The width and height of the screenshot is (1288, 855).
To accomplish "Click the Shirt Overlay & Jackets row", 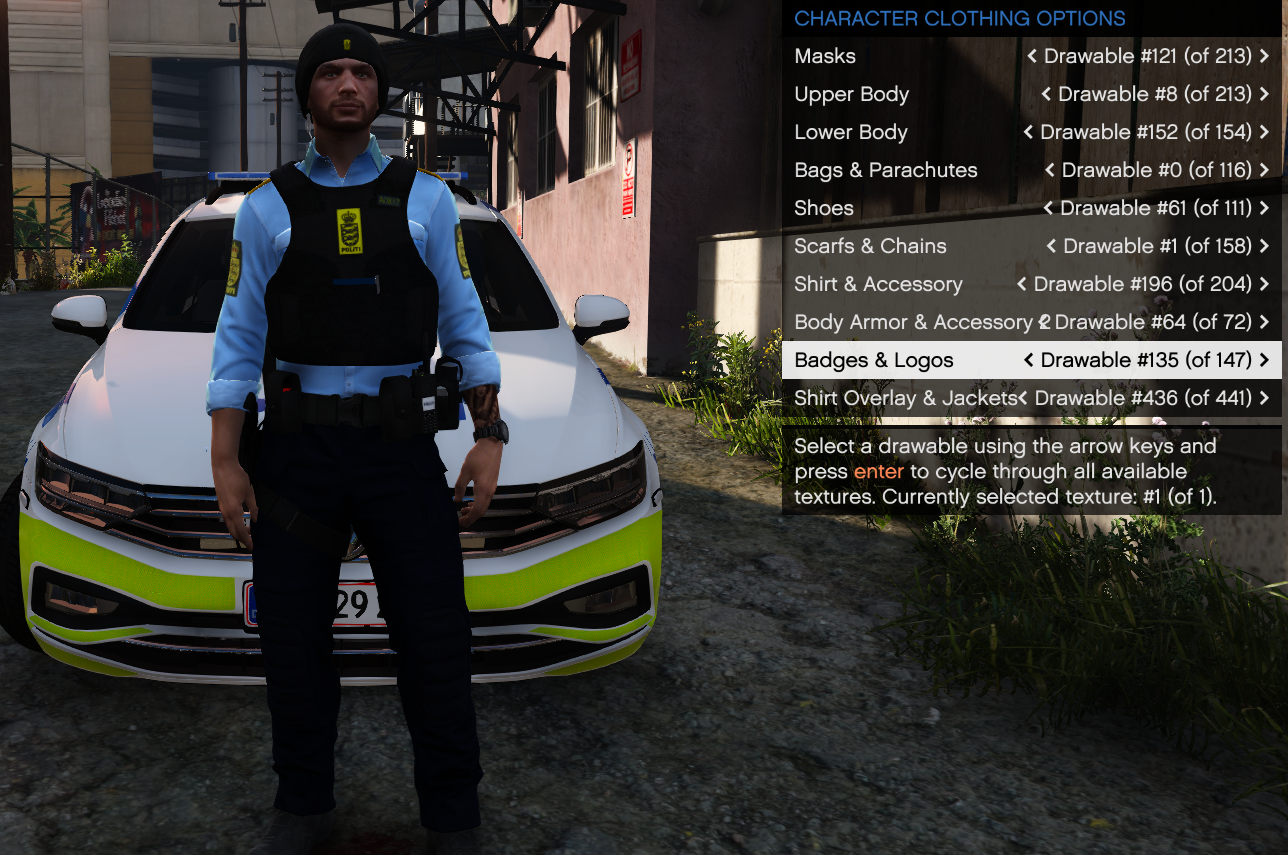I will click(905, 399).
